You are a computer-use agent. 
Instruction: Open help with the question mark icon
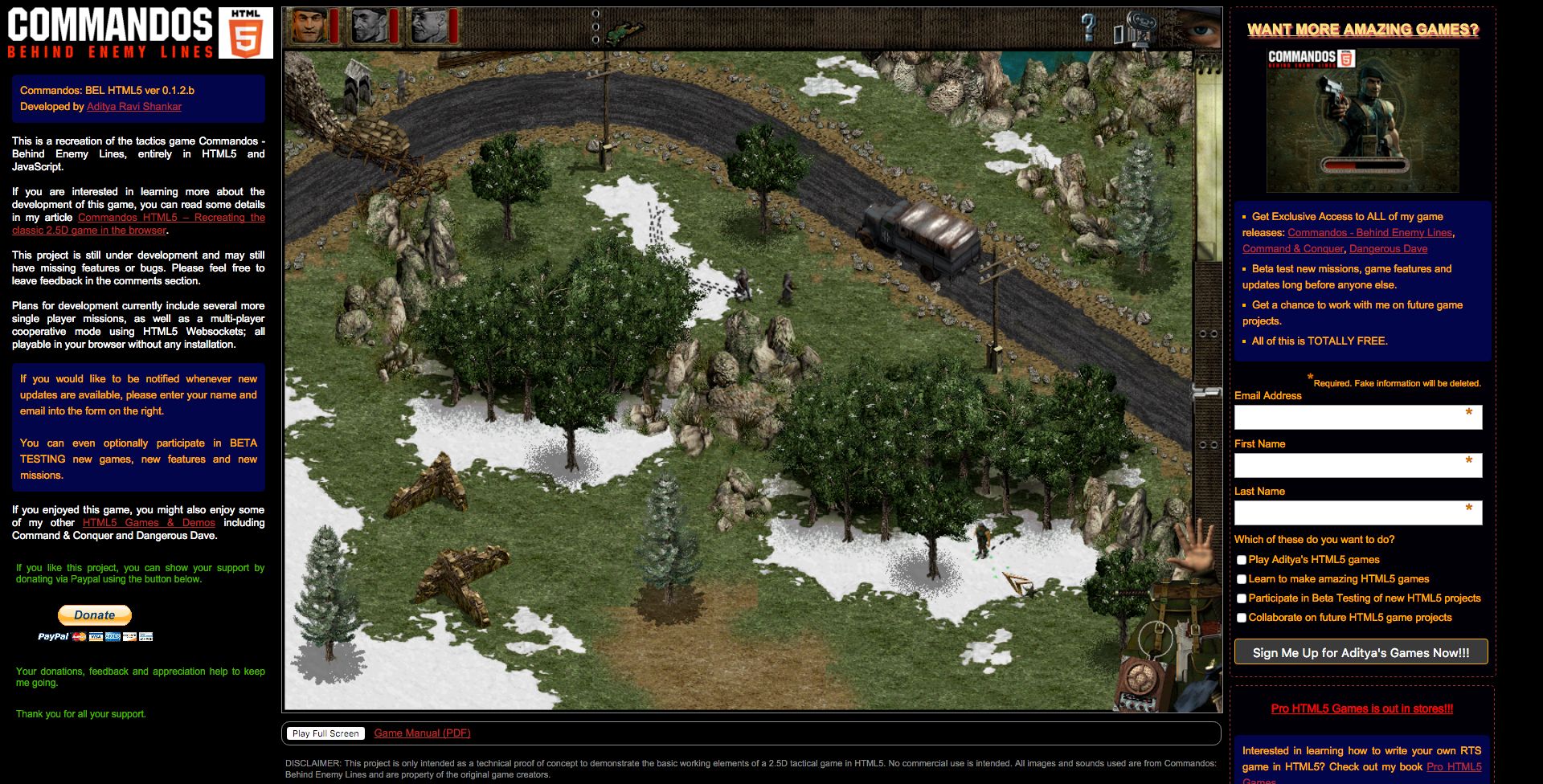(x=1088, y=28)
